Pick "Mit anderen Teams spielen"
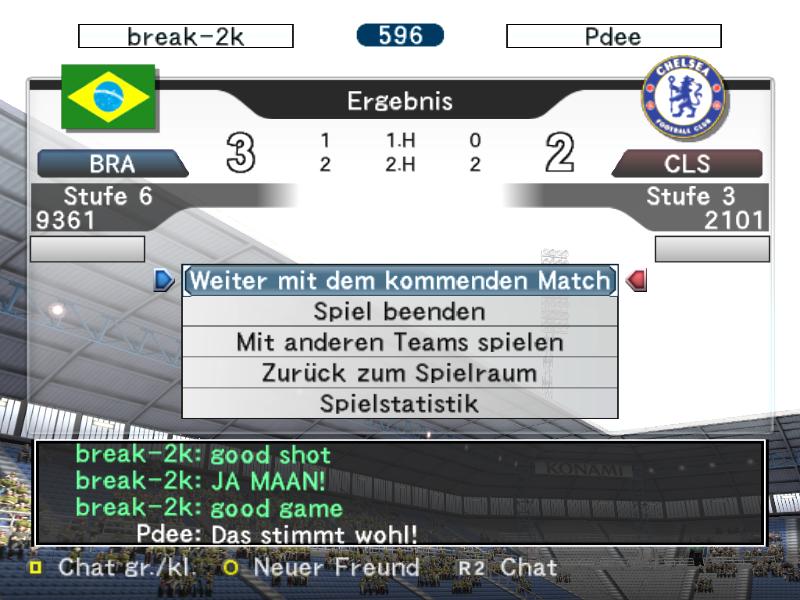Image resolution: width=800 pixels, height=600 pixels. 399,342
